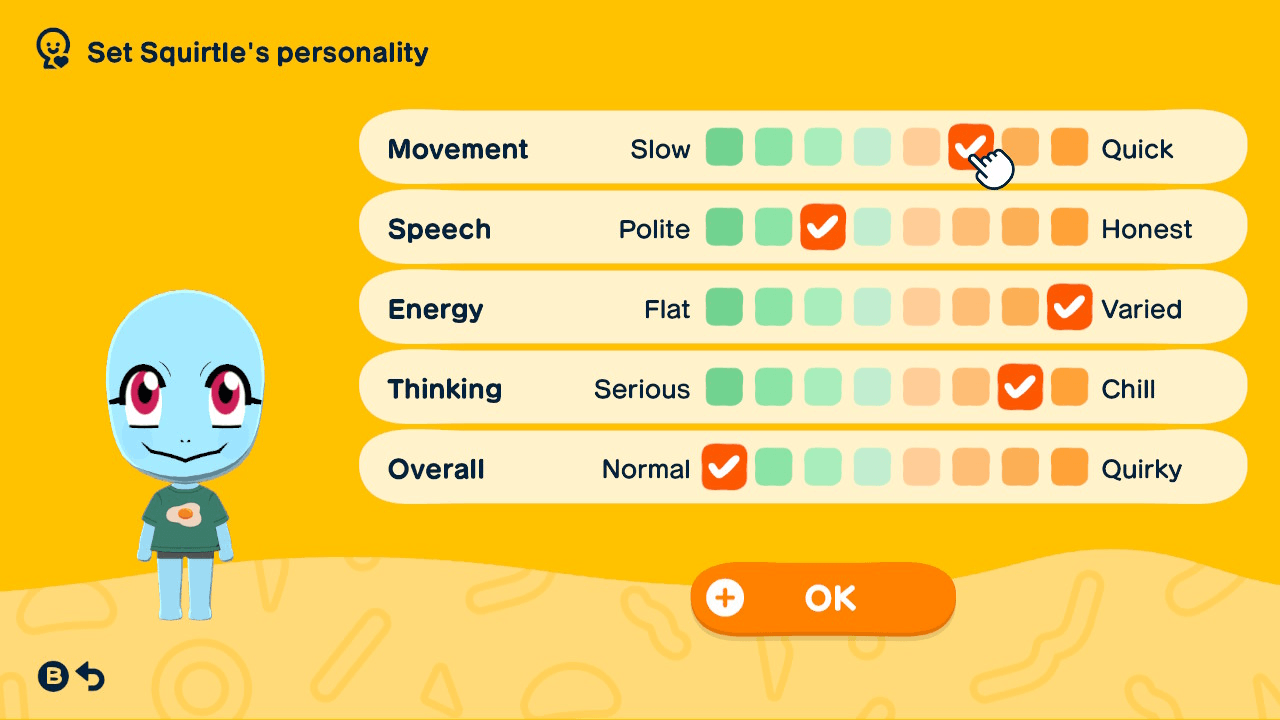
Task: Select the fourth square on the Energy slider
Action: click(x=872, y=308)
